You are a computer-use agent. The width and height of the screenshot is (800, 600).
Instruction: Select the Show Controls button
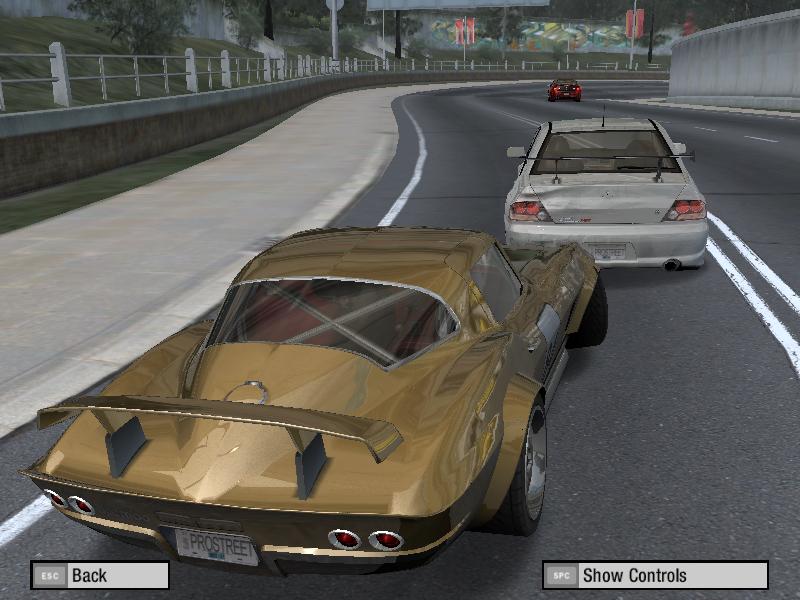(x=655, y=575)
